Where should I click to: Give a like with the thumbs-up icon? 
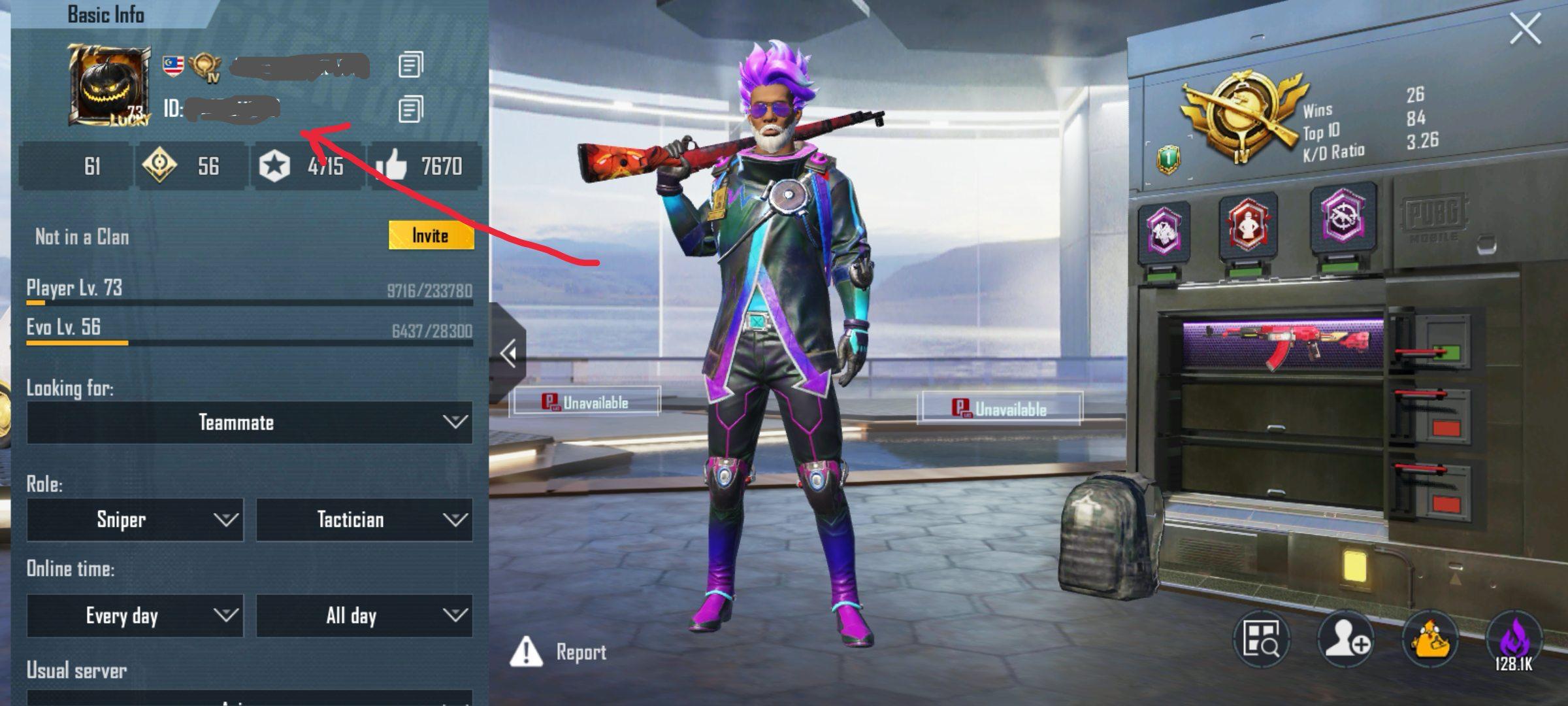click(392, 166)
